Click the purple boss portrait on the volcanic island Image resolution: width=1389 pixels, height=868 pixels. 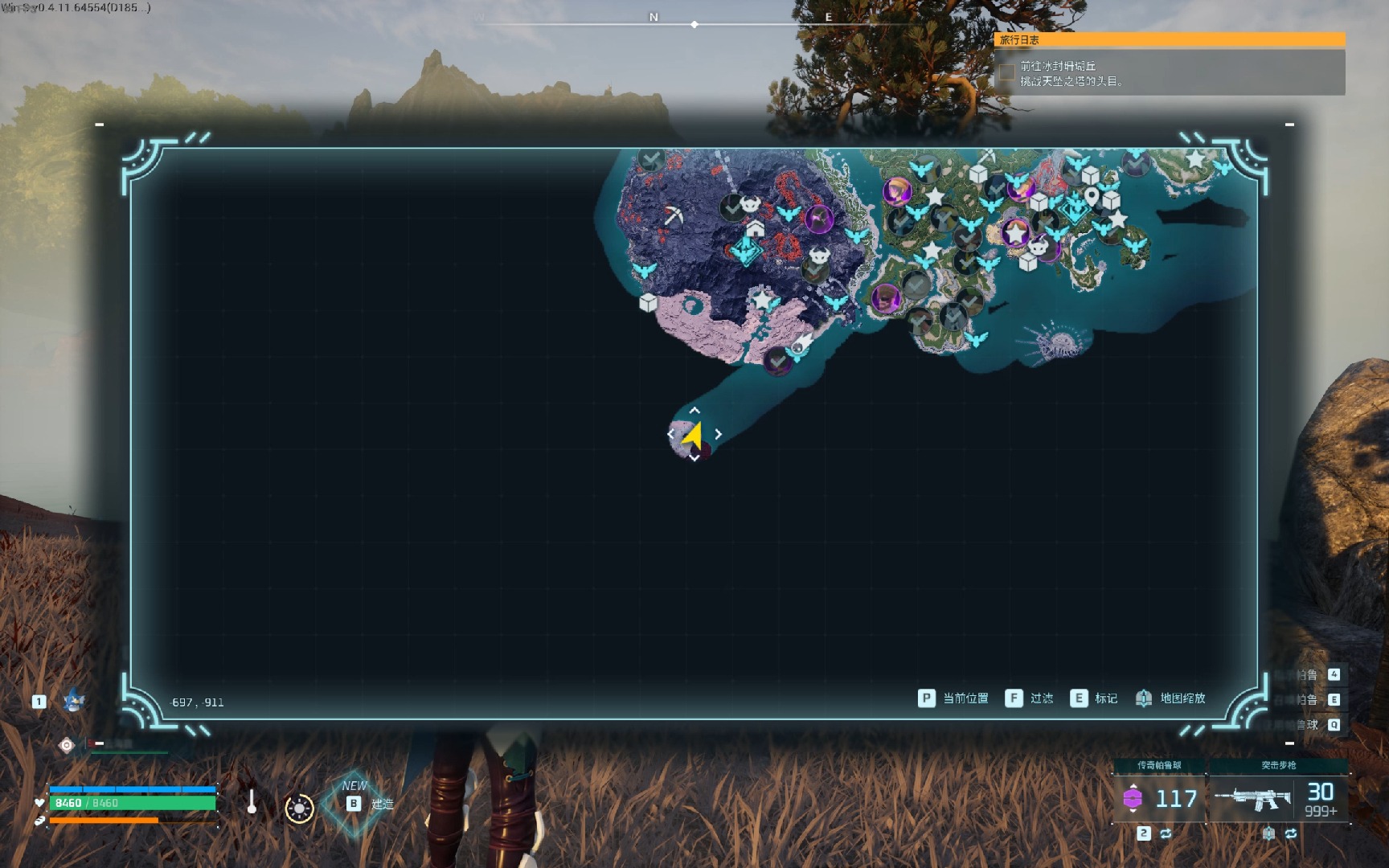click(818, 219)
